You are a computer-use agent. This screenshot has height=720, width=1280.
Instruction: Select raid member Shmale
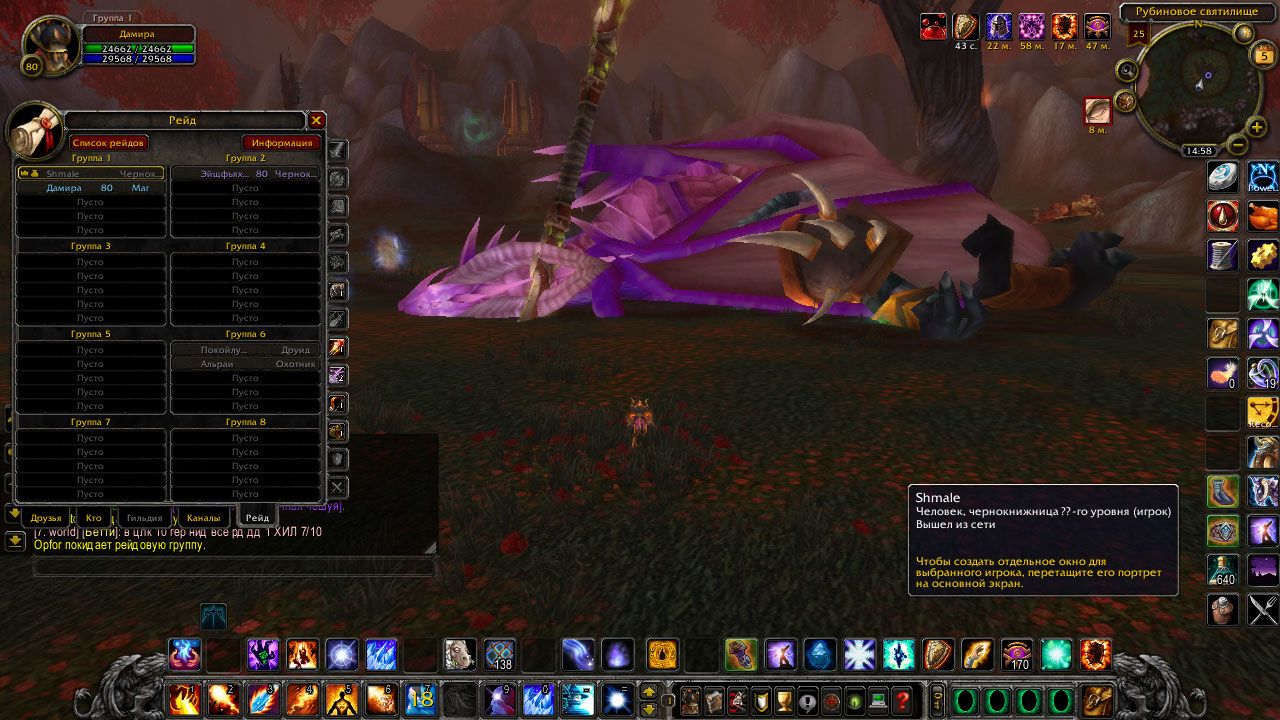(x=90, y=174)
